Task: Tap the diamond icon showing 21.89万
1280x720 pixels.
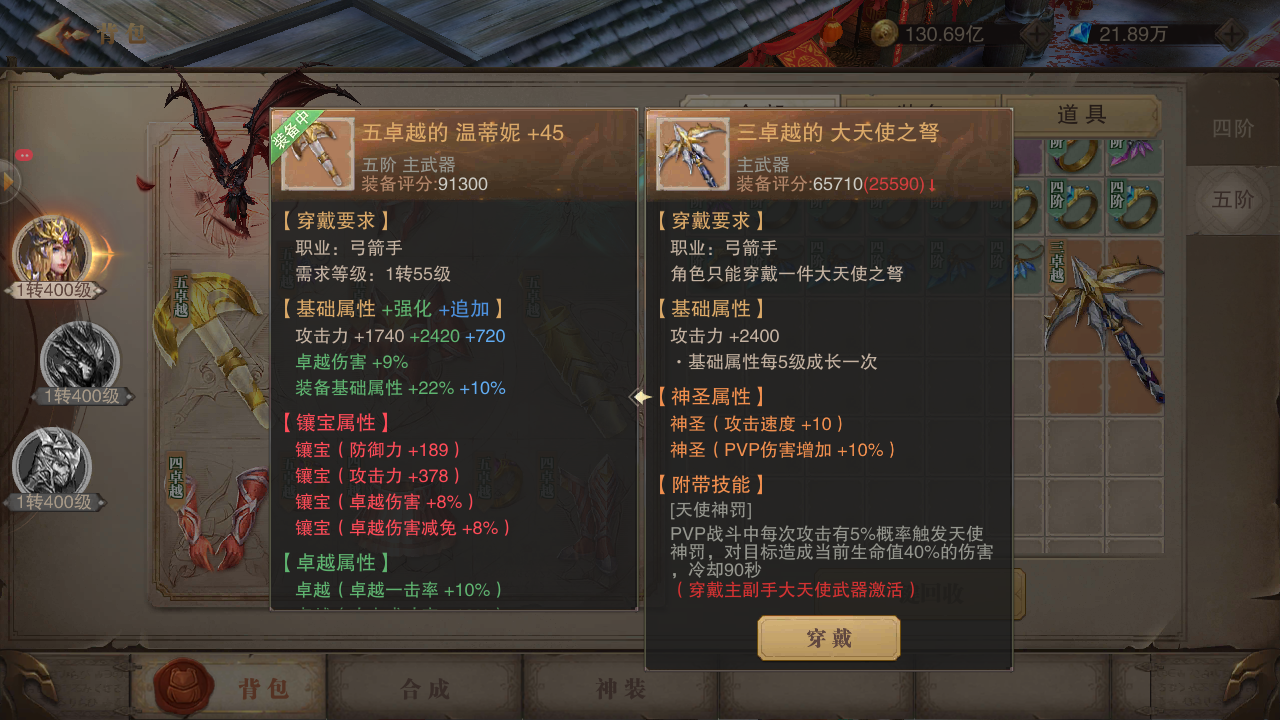Action: pyautogui.click(x=1078, y=32)
